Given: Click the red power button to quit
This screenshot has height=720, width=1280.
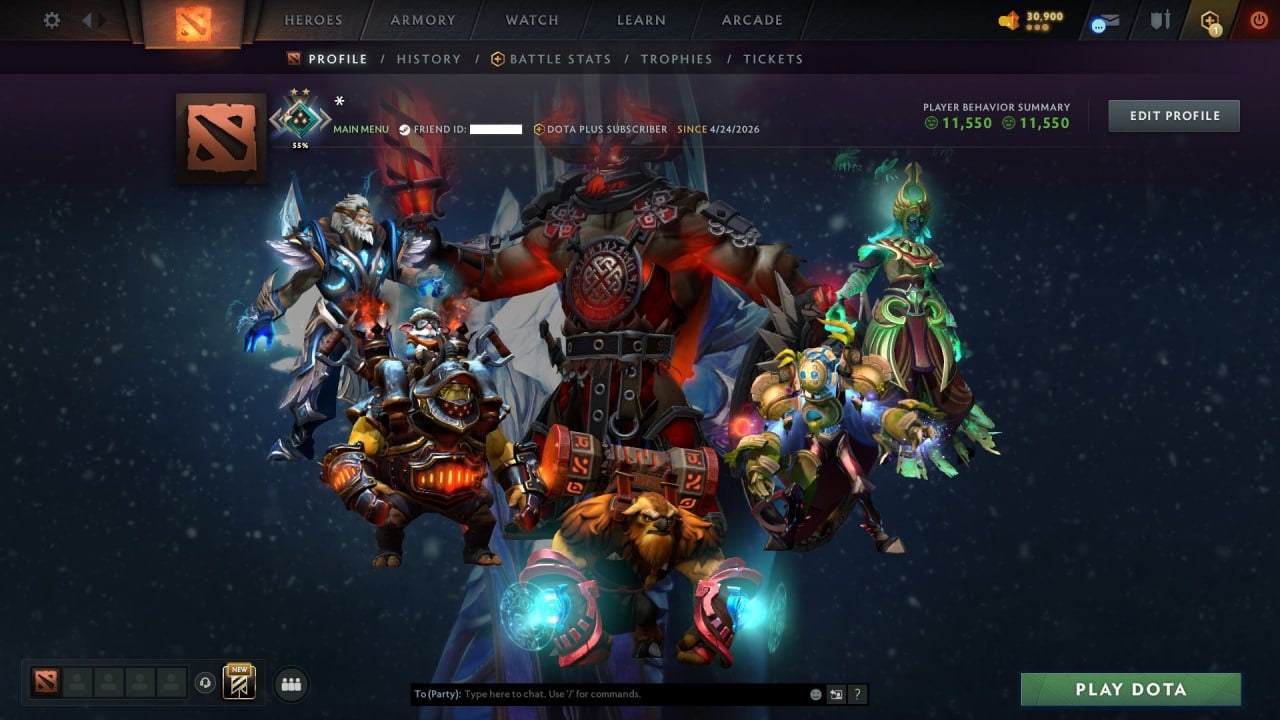Looking at the screenshot, I should 1258,19.
